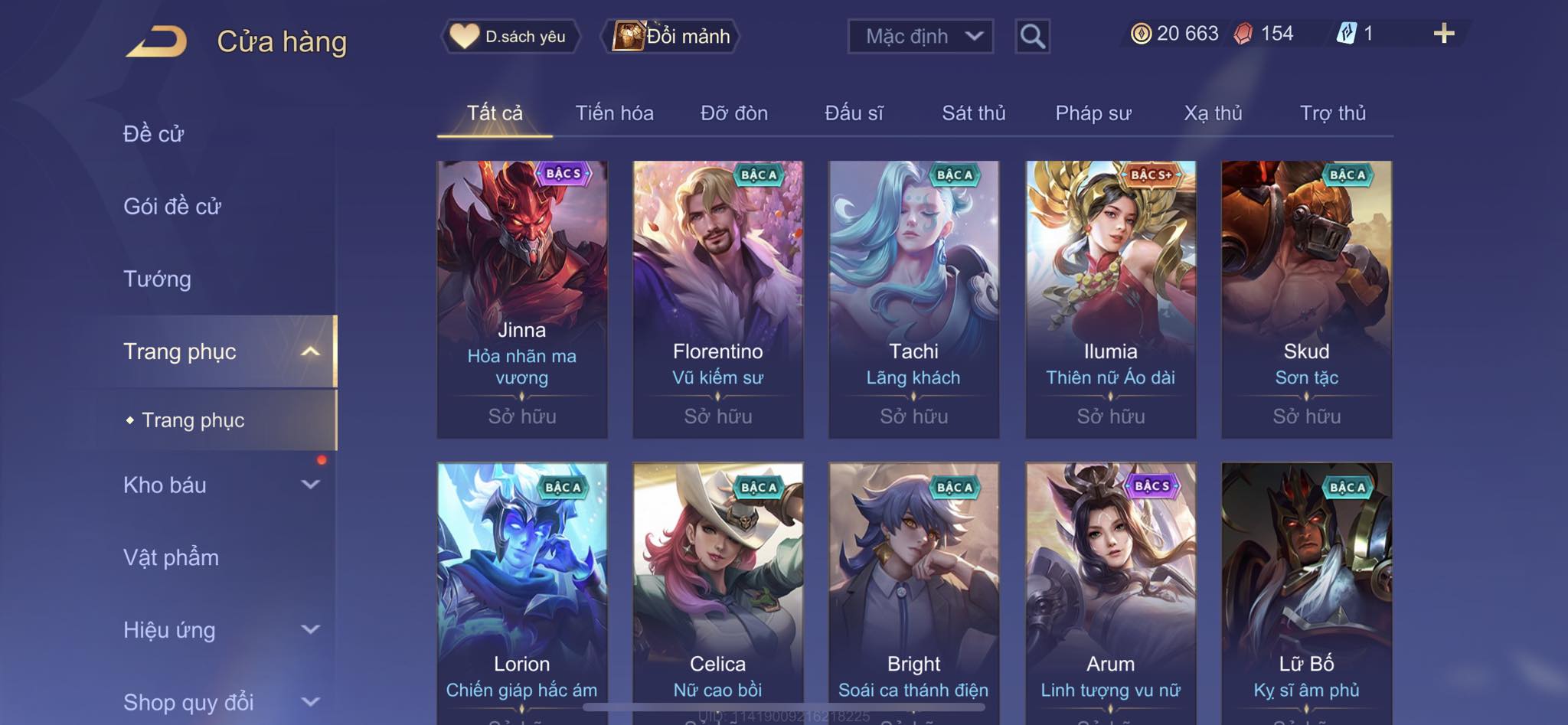Go to the Tướng shop section
This screenshot has height=725, width=1568.
click(x=157, y=279)
